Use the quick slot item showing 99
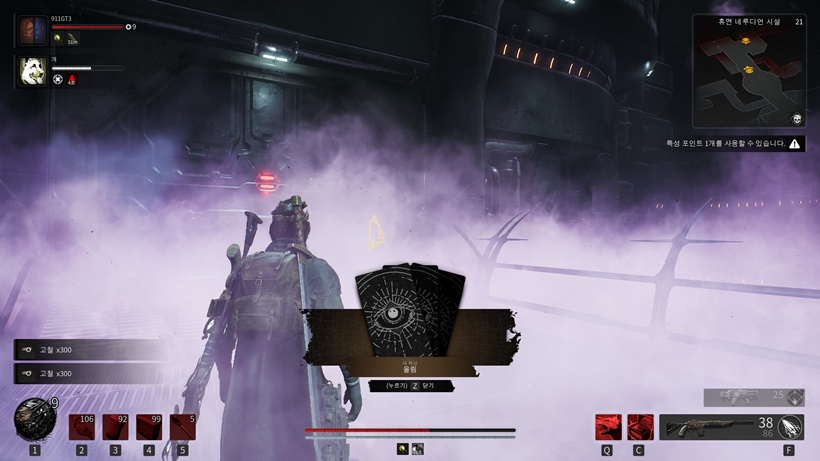 149,427
